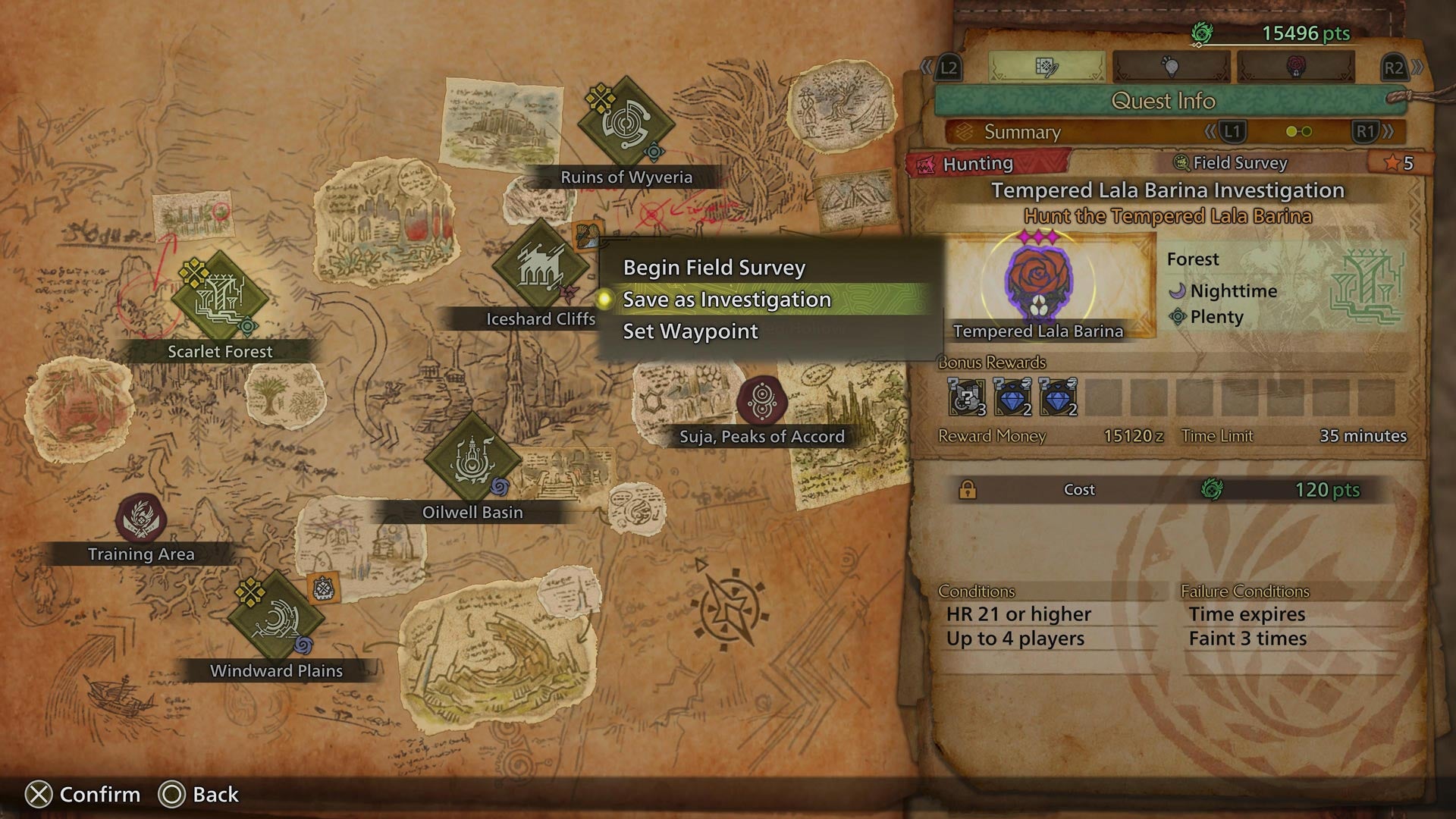This screenshot has height=819, width=1456.
Task: Choose Begin Field Survey from the menu
Action: [x=713, y=267]
